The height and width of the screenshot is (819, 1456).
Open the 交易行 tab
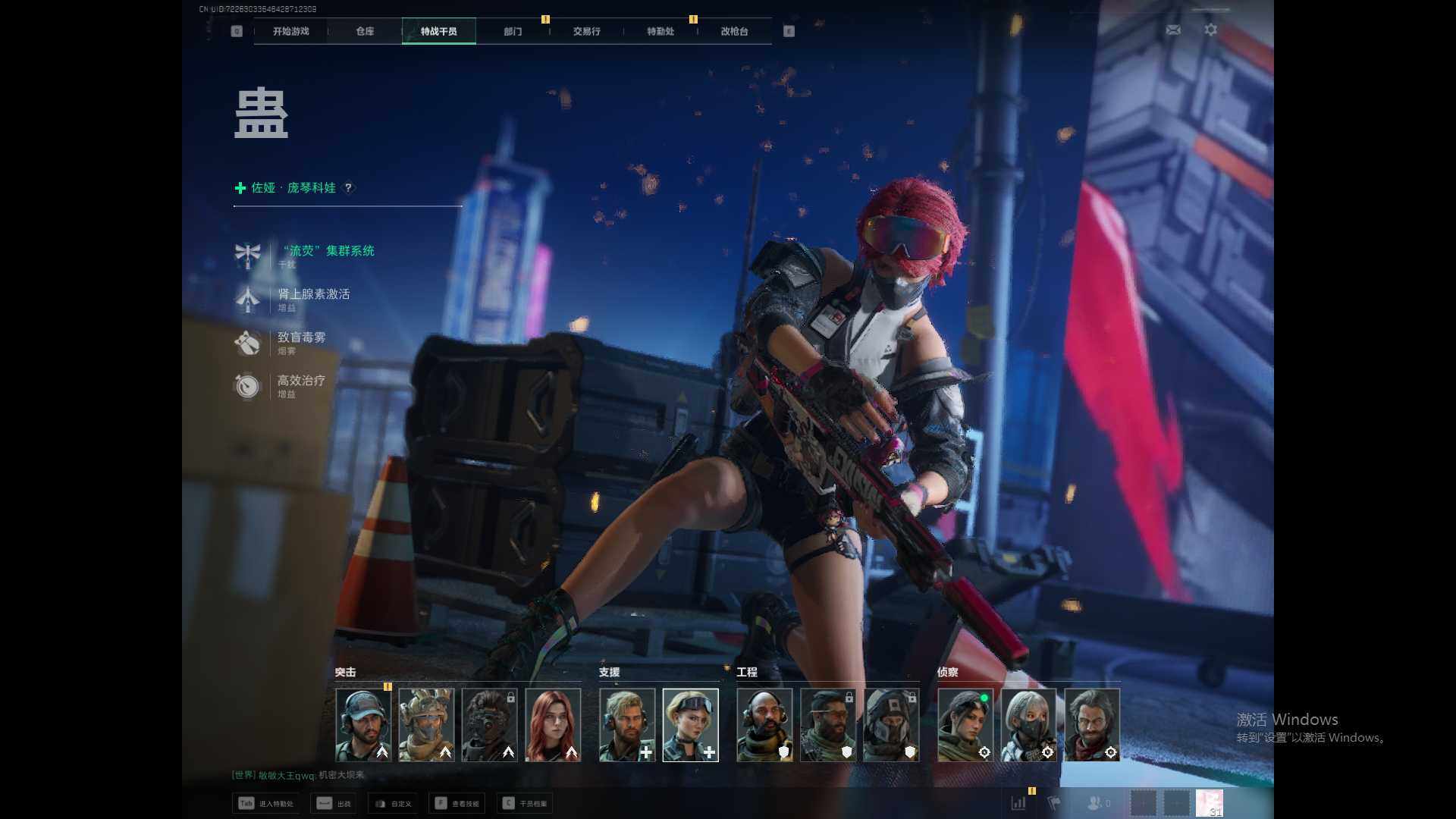click(586, 31)
